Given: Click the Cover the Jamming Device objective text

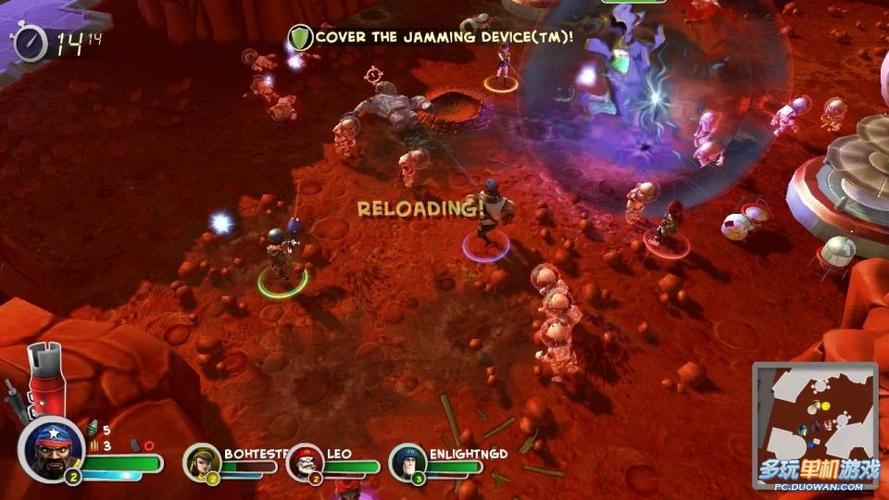Looking at the screenshot, I should 444,37.
